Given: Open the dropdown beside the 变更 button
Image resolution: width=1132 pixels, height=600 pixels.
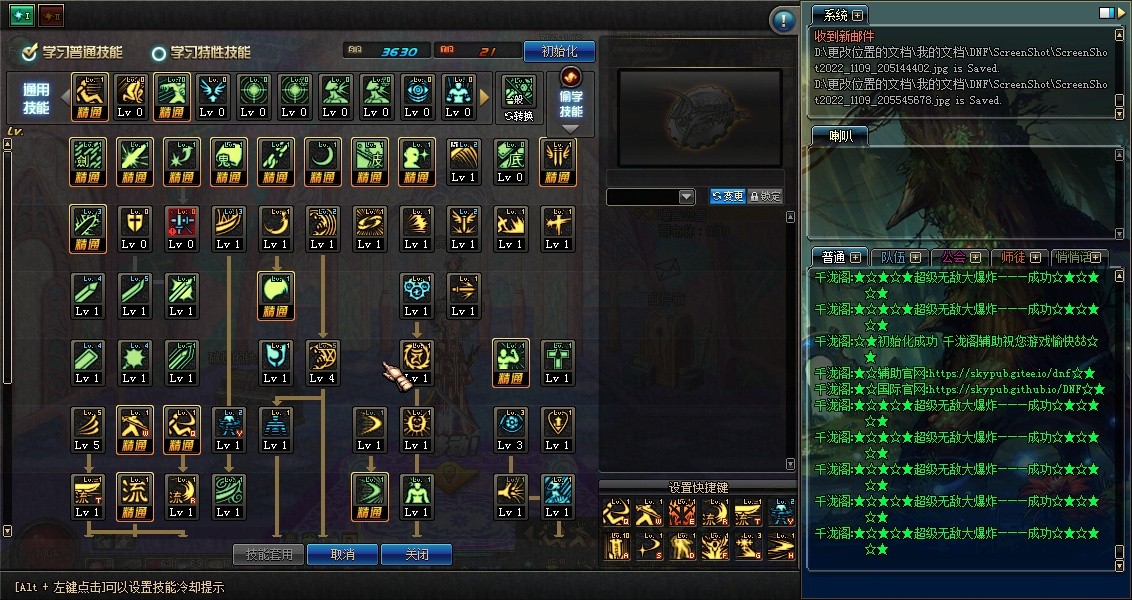Looking at the screenshot, I should click(686, 197).
